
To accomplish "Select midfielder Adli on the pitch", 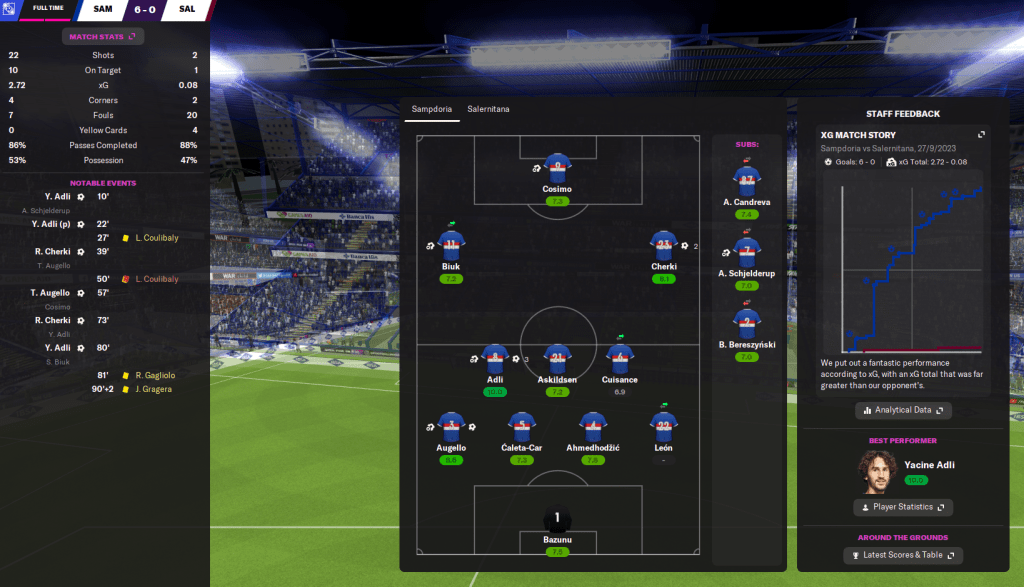I will point(494,358).
